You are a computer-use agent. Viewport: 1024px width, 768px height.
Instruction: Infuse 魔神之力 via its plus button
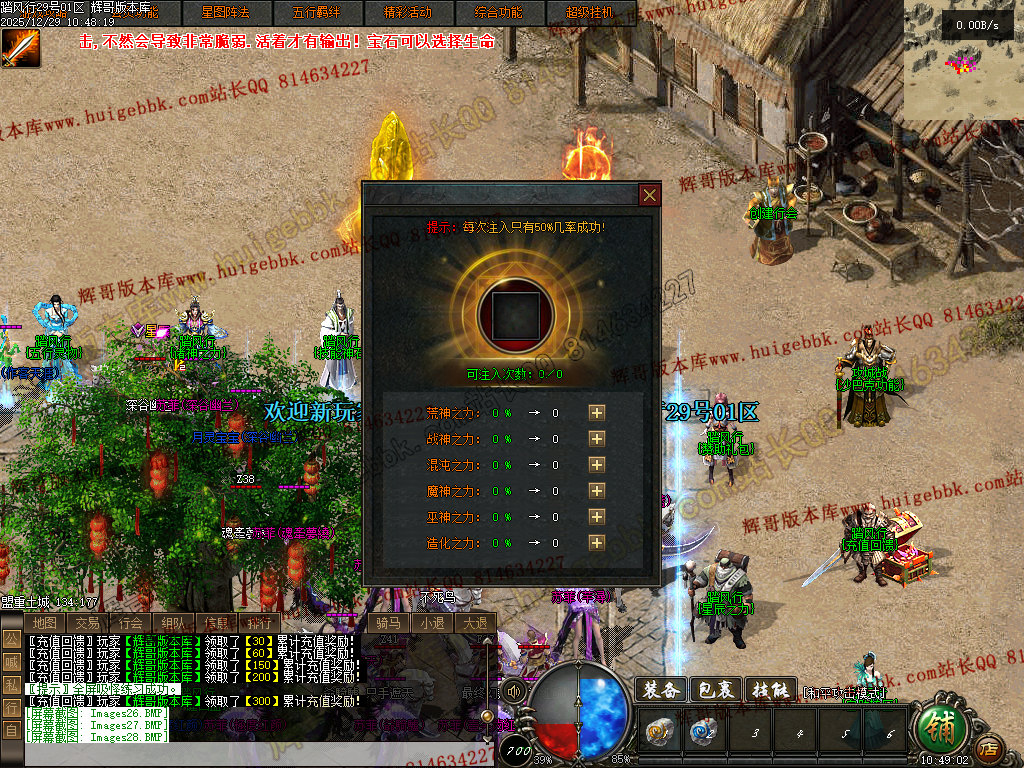597,490
